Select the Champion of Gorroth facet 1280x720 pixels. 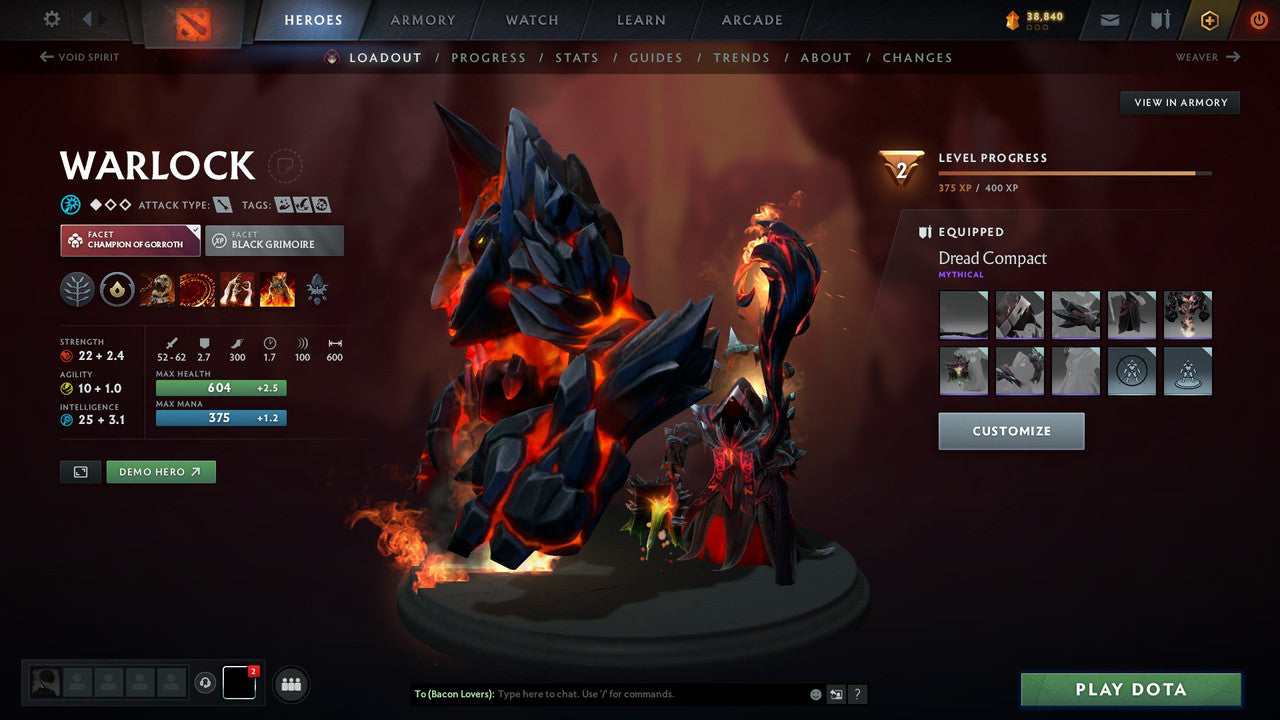pos(129,240)
